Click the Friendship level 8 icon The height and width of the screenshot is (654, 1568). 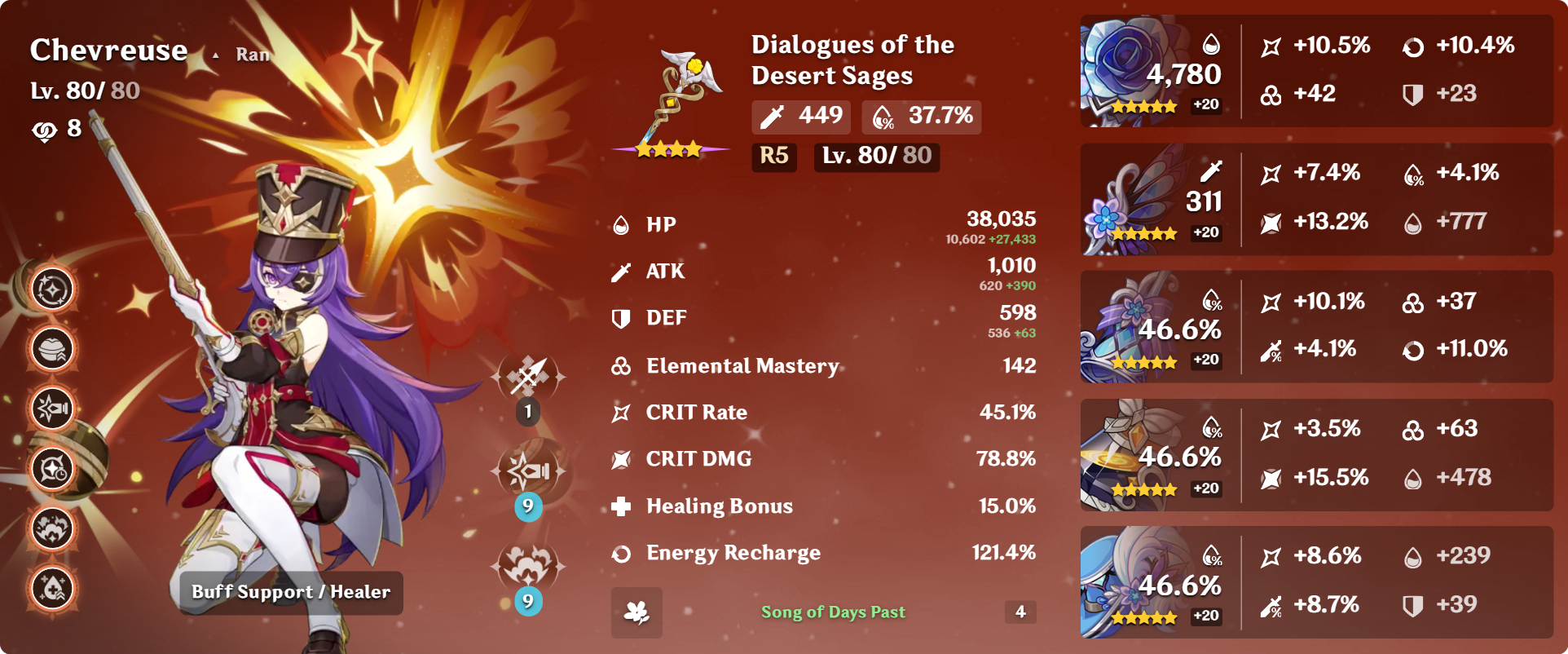[44, 130]
